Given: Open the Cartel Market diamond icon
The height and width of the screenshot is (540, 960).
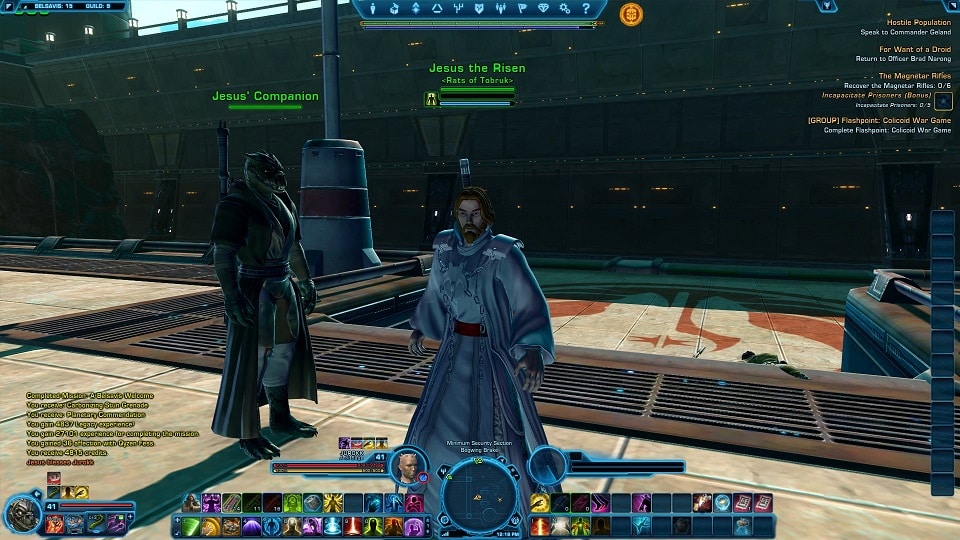Looking at the screenshot, I should pos(543,9).
